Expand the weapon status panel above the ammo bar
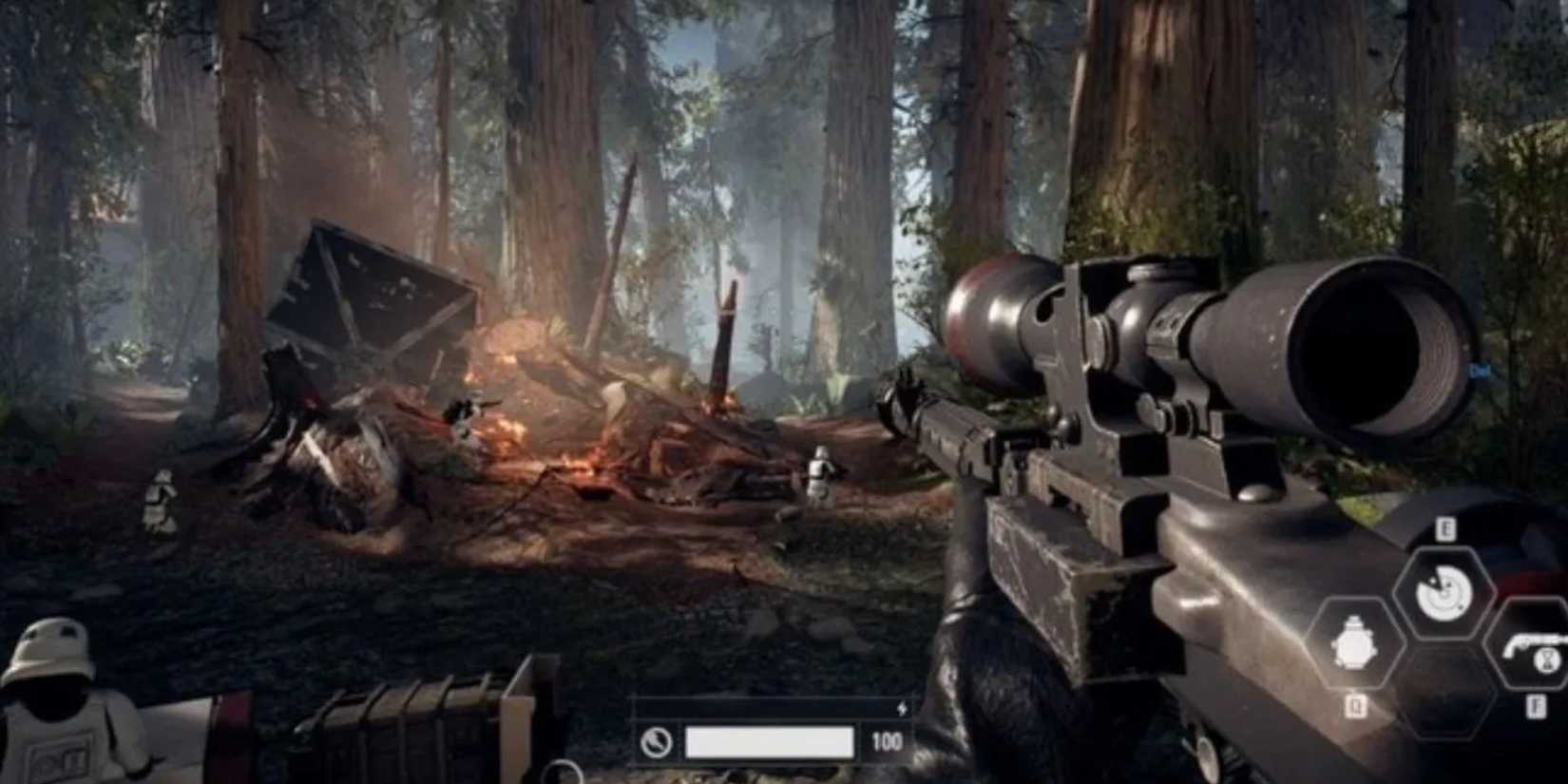Viewport: 1568px width, 784px height. click(769, 706)
